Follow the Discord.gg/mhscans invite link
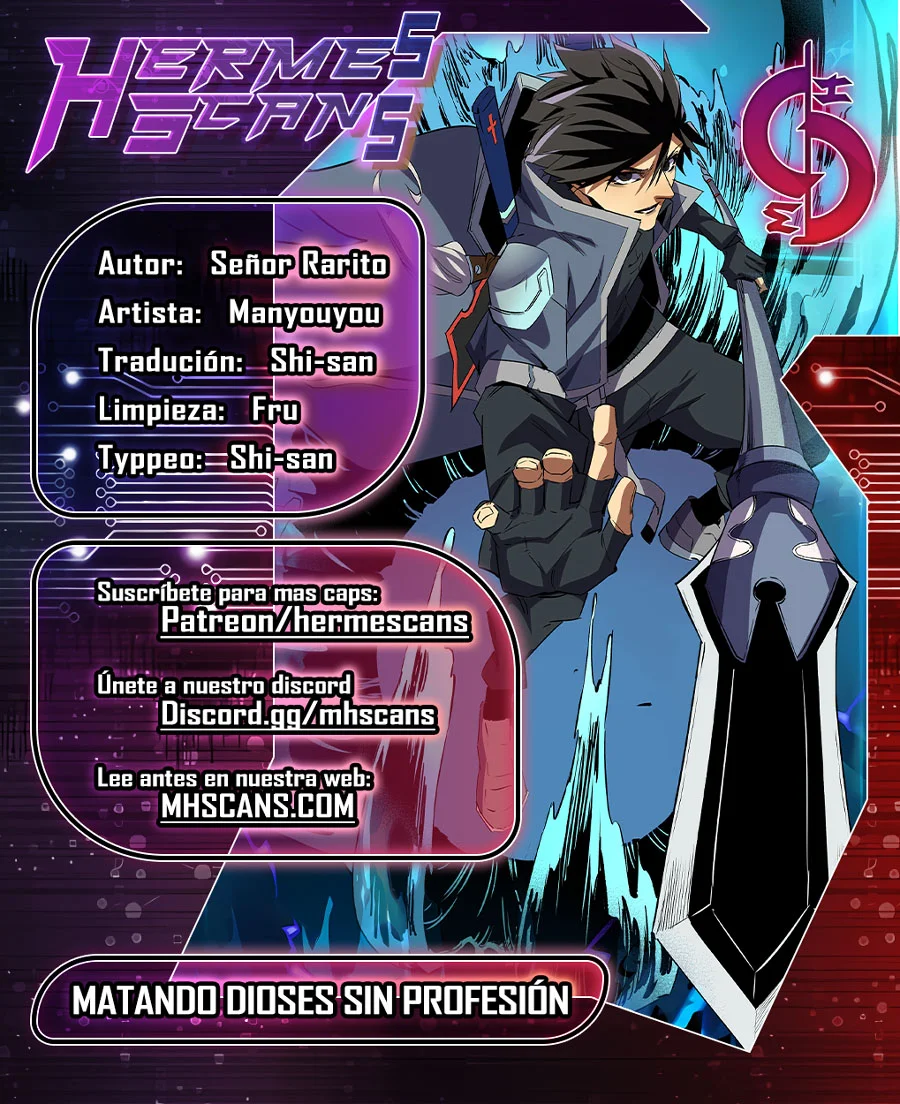 [x=298, y=714]
